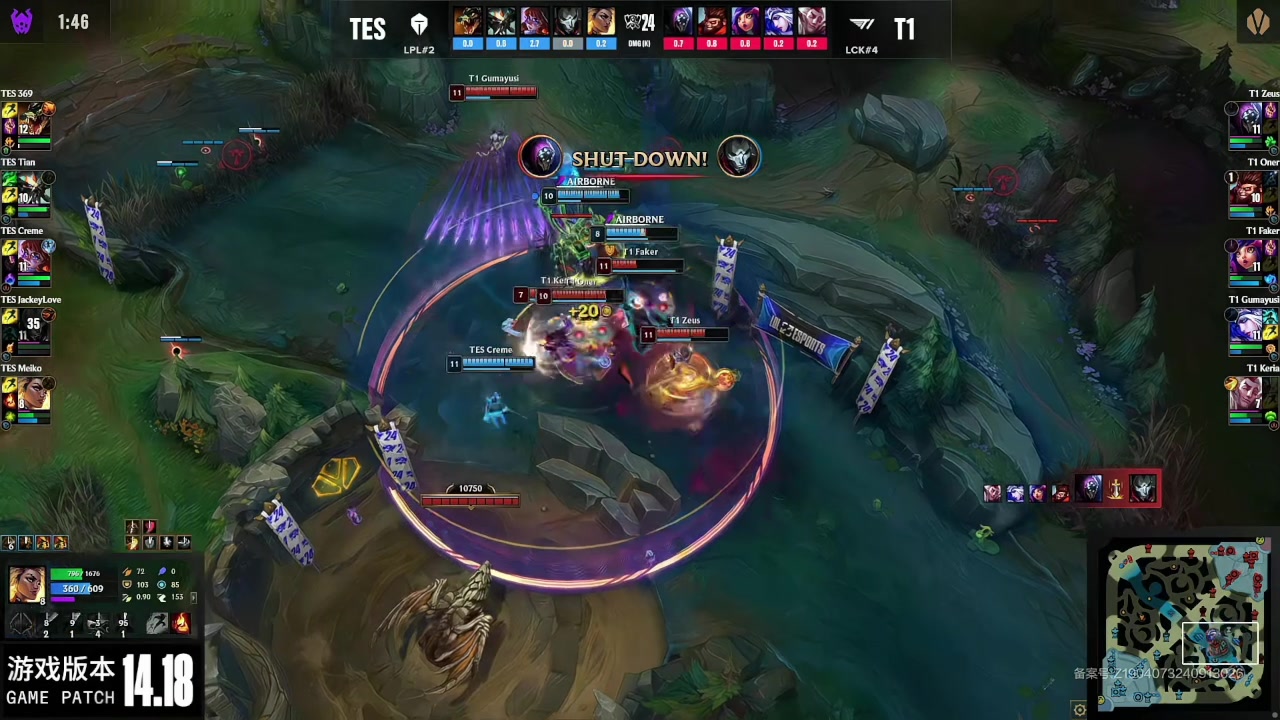Select TES Tian's champion portrait

coord(31,189)
